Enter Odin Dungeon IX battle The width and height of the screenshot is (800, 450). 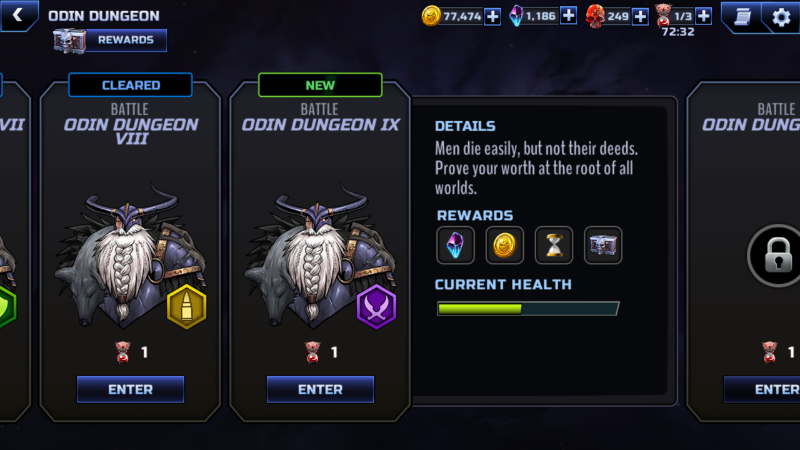320,389
